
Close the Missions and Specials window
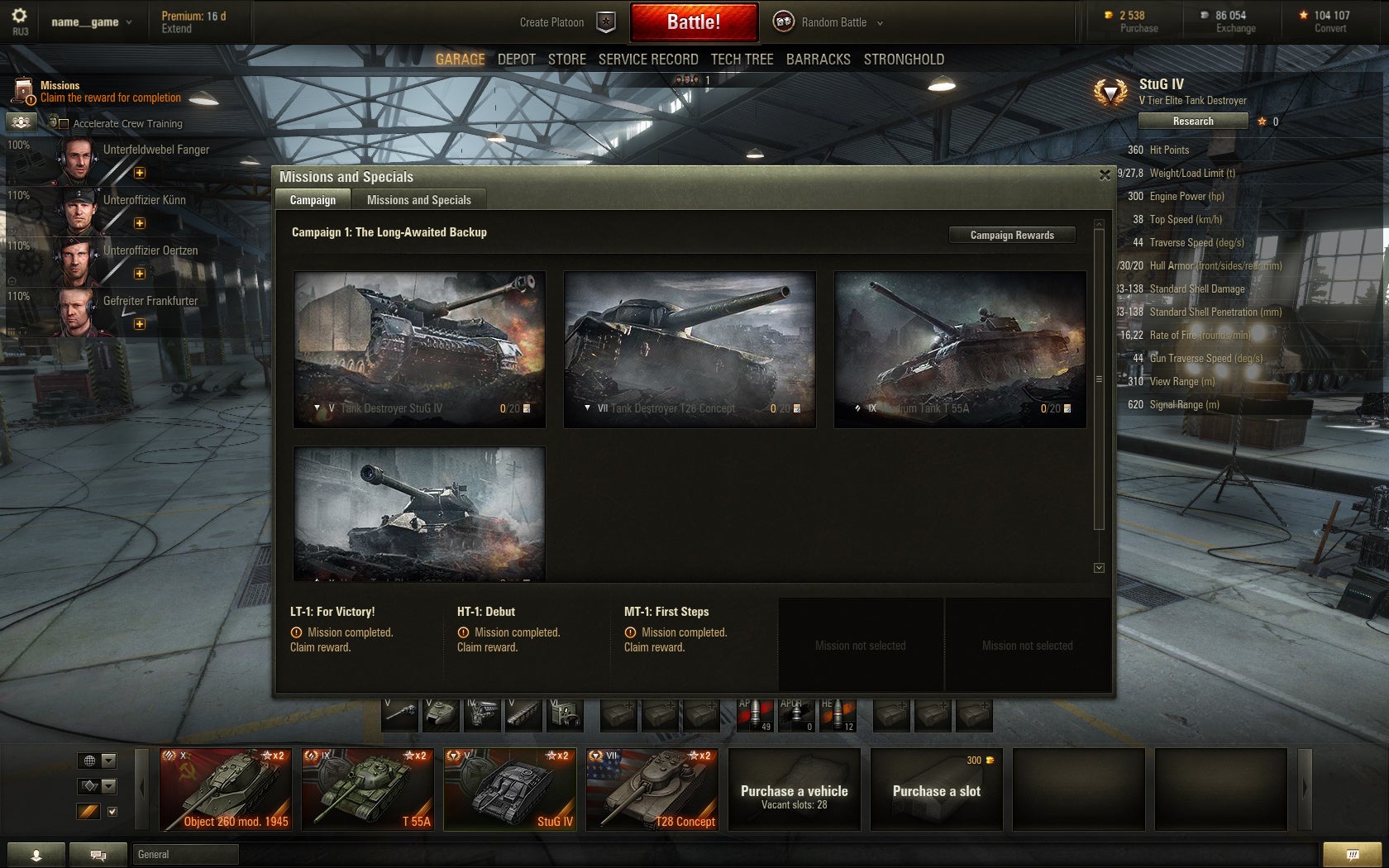click(x=1105, y=175)
